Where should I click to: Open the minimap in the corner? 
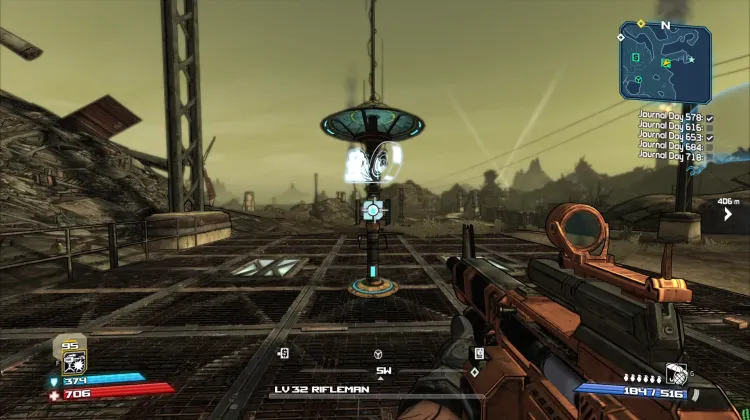[665, 63]
